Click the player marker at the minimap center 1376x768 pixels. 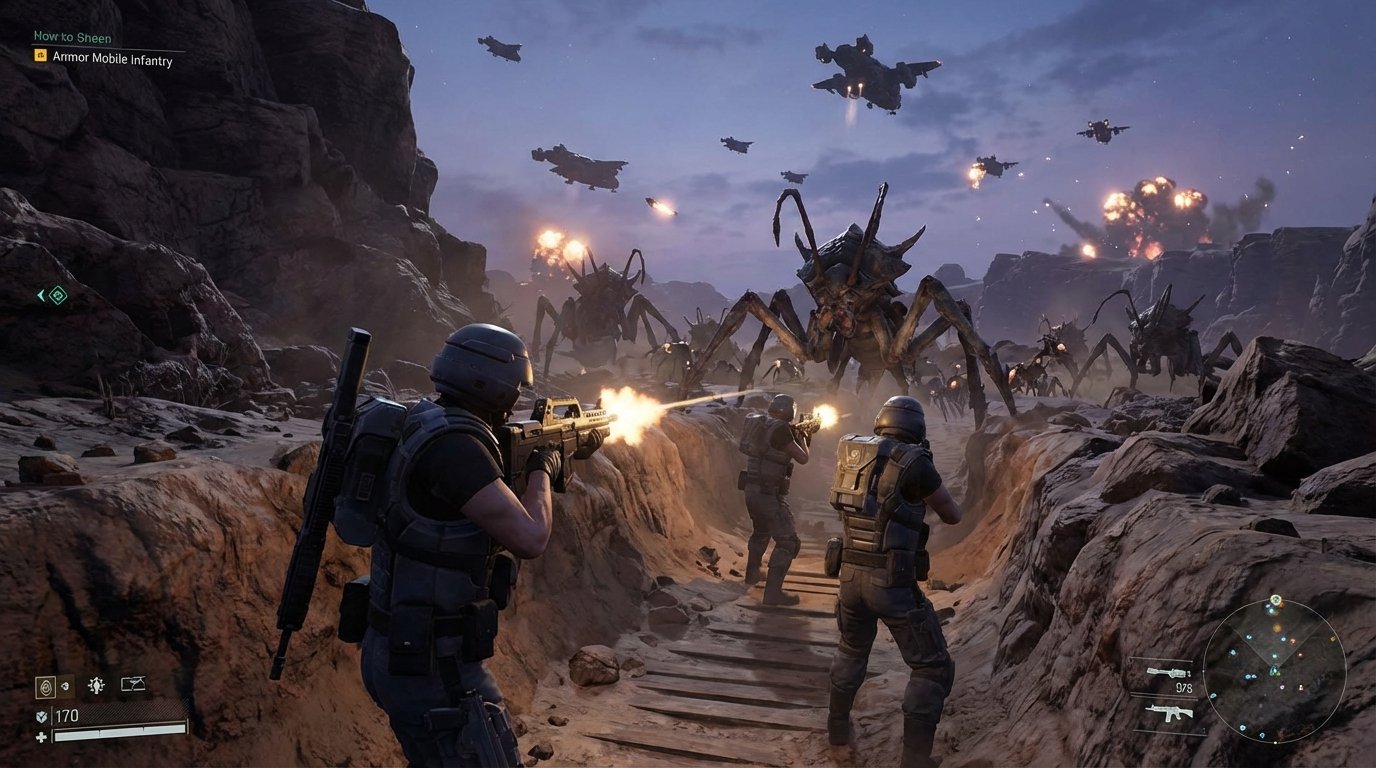[x=1274, y=671]
